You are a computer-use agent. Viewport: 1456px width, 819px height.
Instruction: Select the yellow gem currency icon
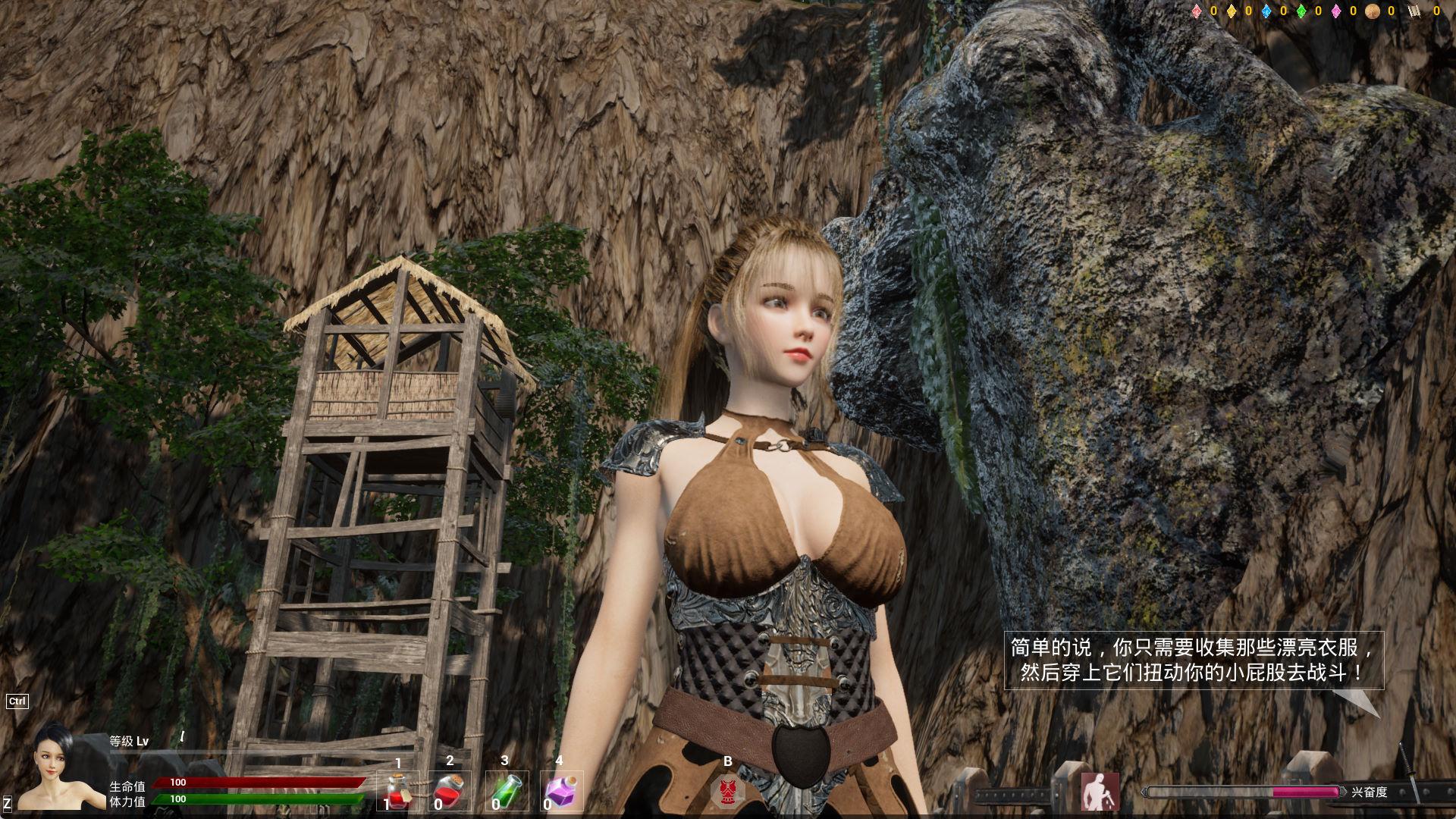[1232, 11]
